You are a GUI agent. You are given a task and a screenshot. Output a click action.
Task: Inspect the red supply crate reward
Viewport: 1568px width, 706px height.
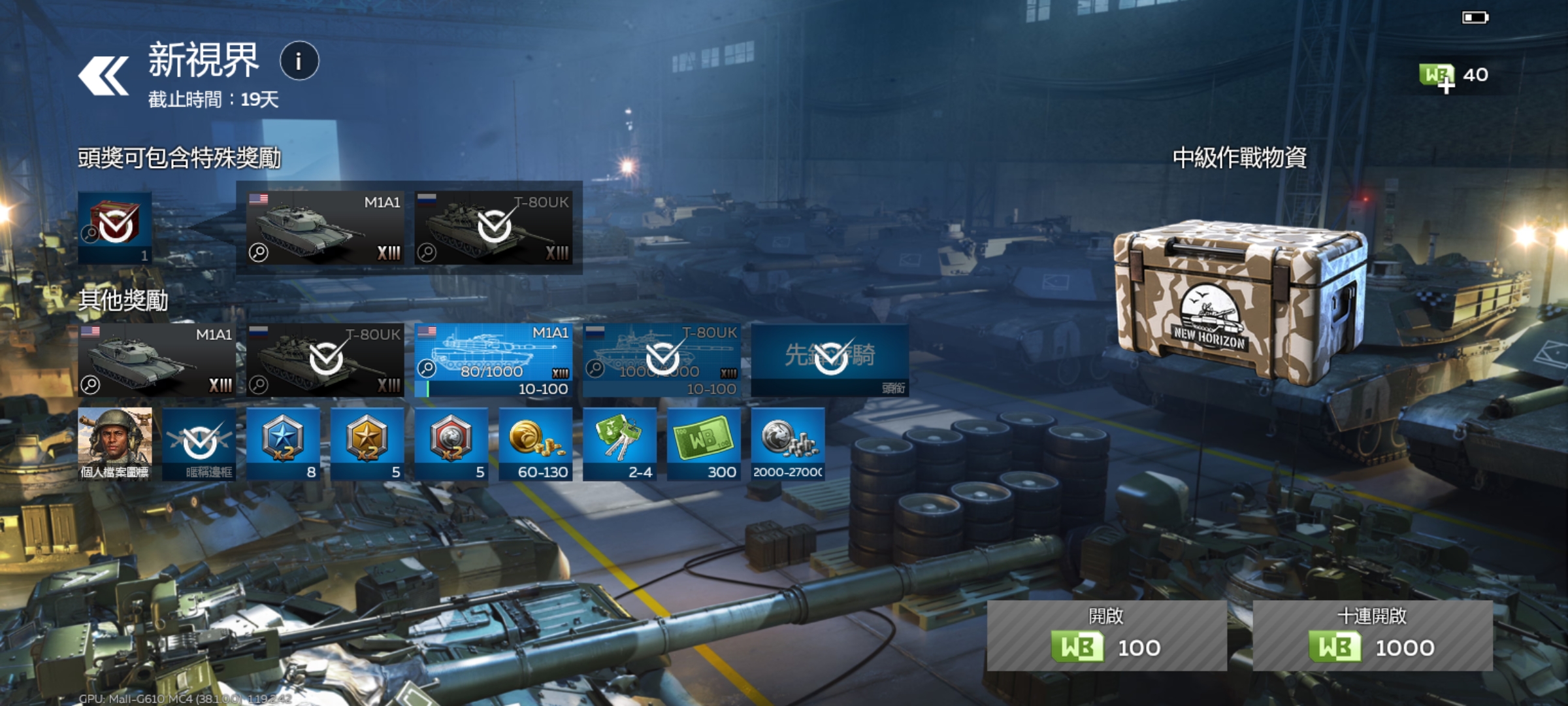[x=115, y=227]
